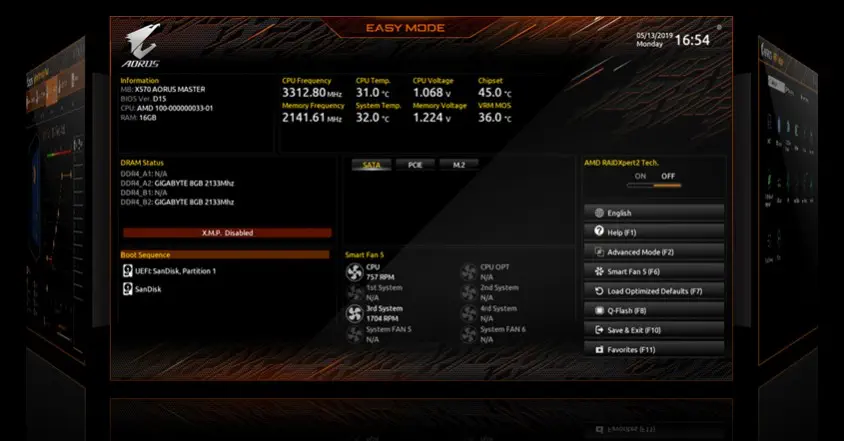
Task: Open Help (F1)
Action: click(653, 232)
